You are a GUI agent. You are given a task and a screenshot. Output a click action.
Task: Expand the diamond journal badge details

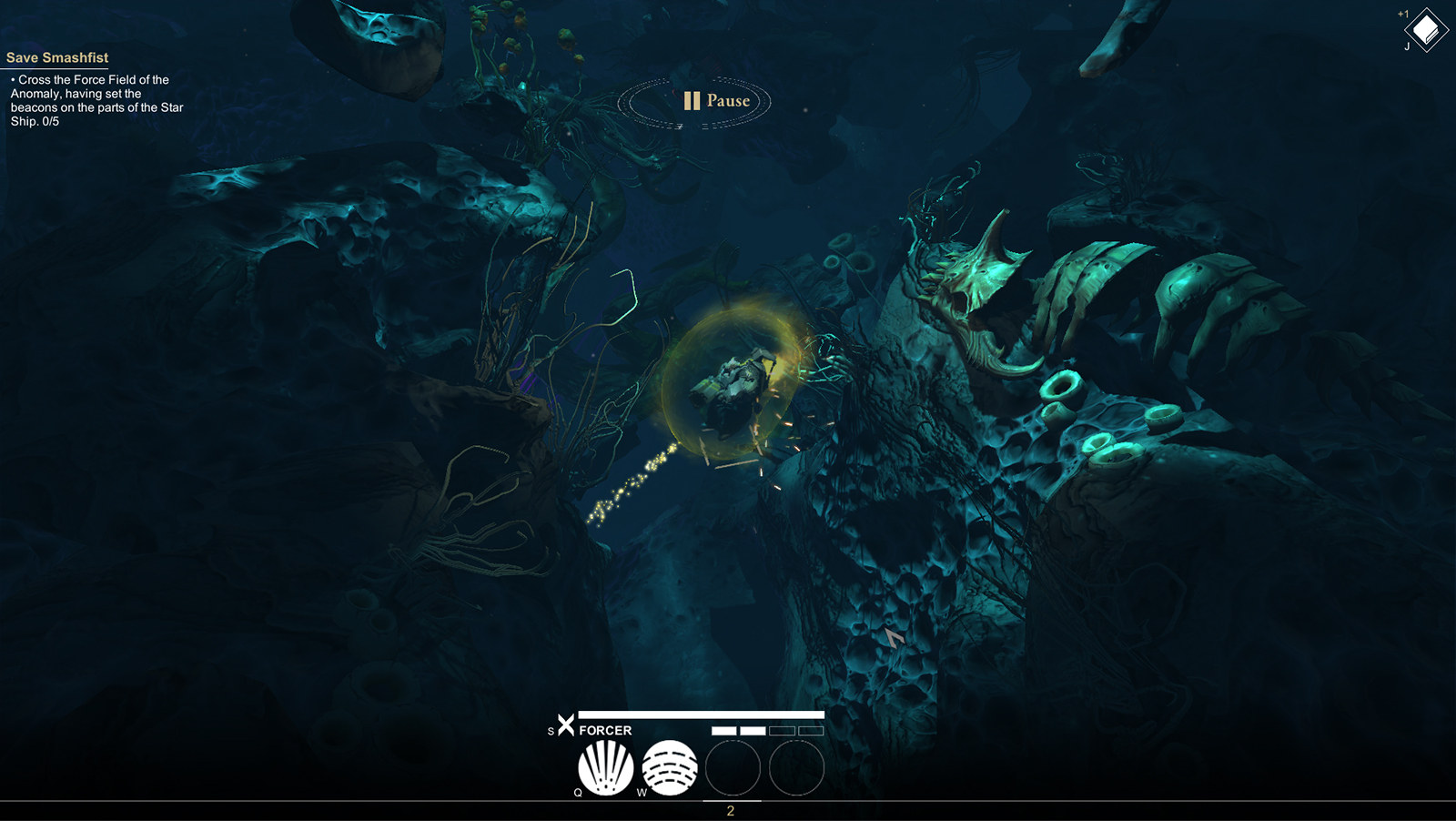[1424, 30]
